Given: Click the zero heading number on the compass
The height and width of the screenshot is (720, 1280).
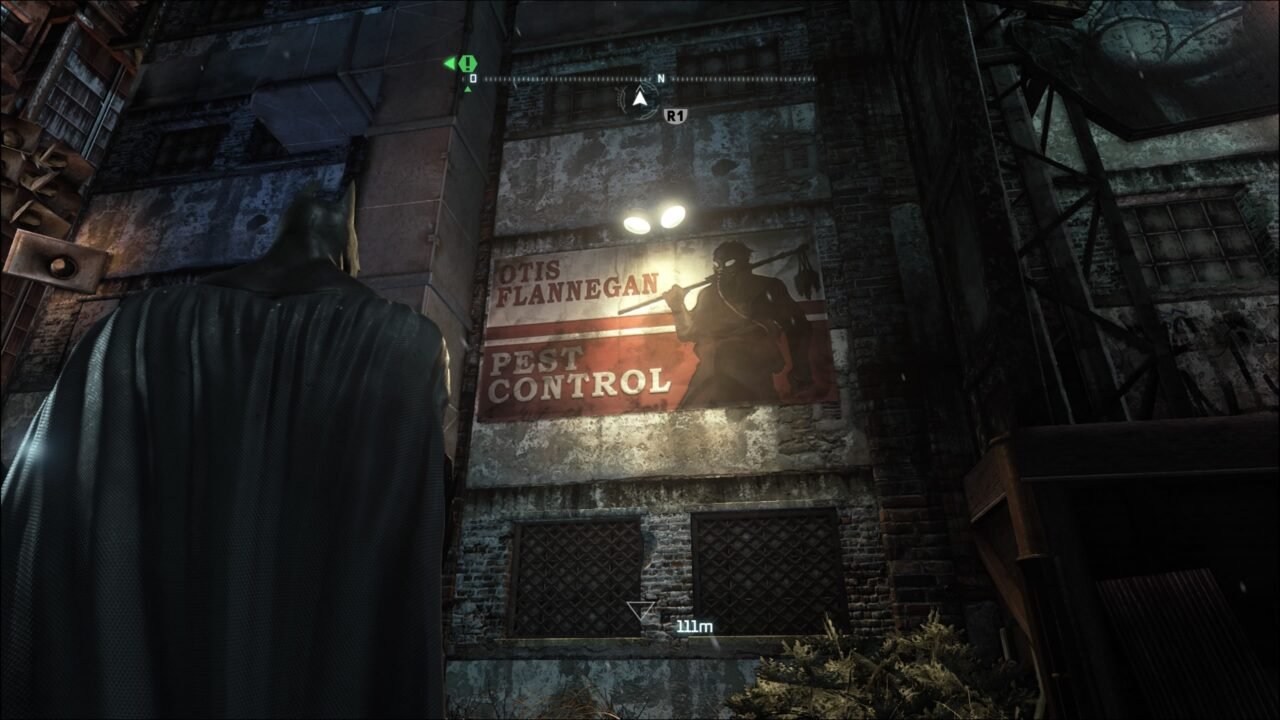Looking at the screenshot, I should (473, 78).
